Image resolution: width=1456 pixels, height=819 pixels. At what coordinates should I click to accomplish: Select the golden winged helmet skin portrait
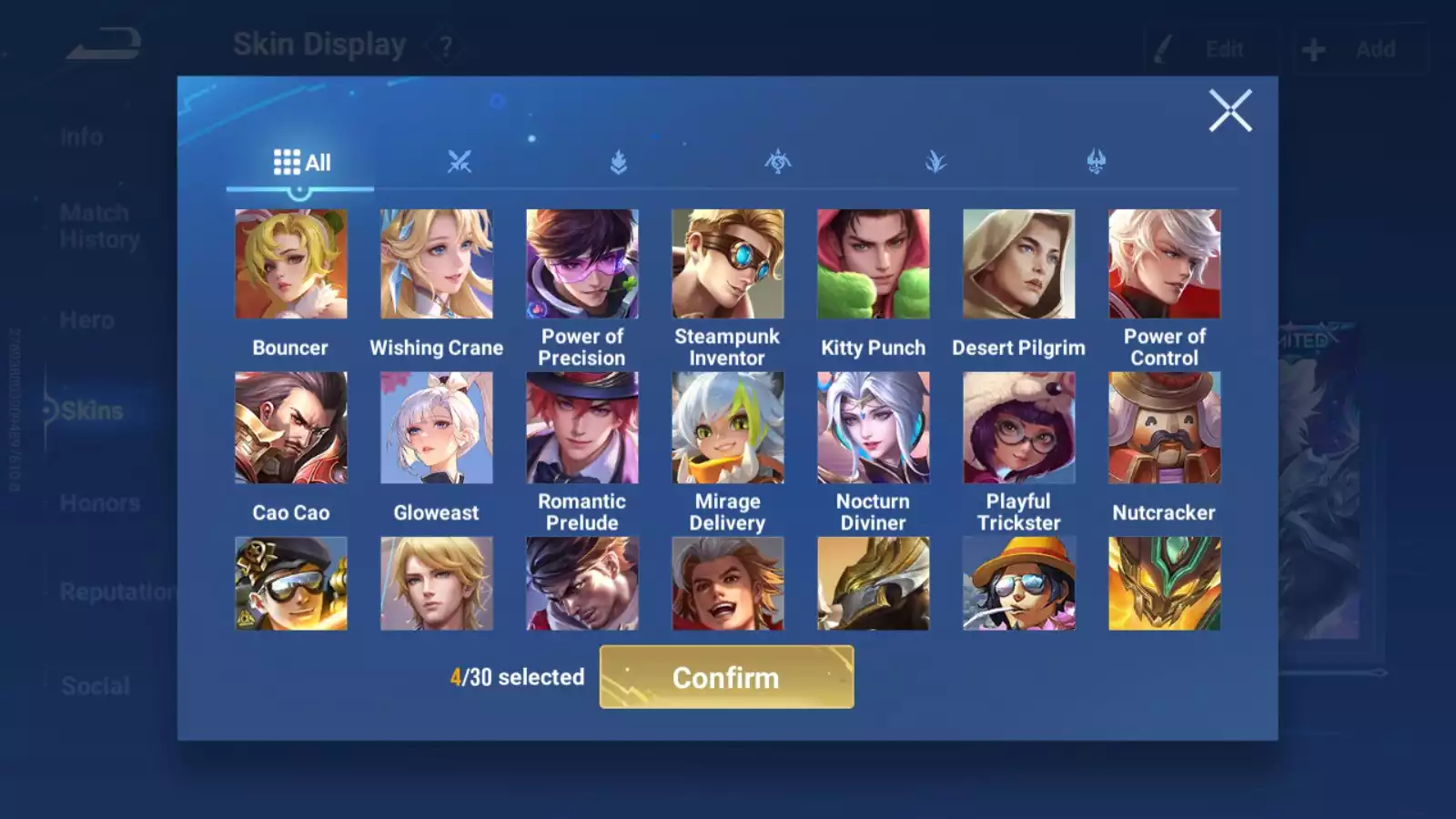[874, 583]
